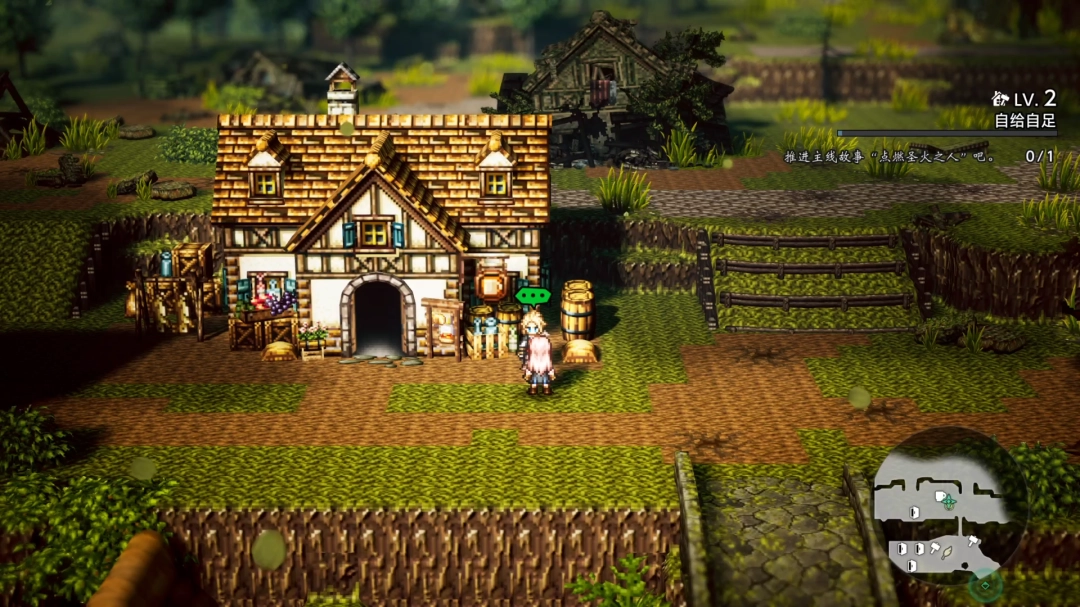The width and height of the screenshot is (1080, 607).
Task: Activate the green speech bubble prompt
Action: pyautogui.click(x=533, y=296)
